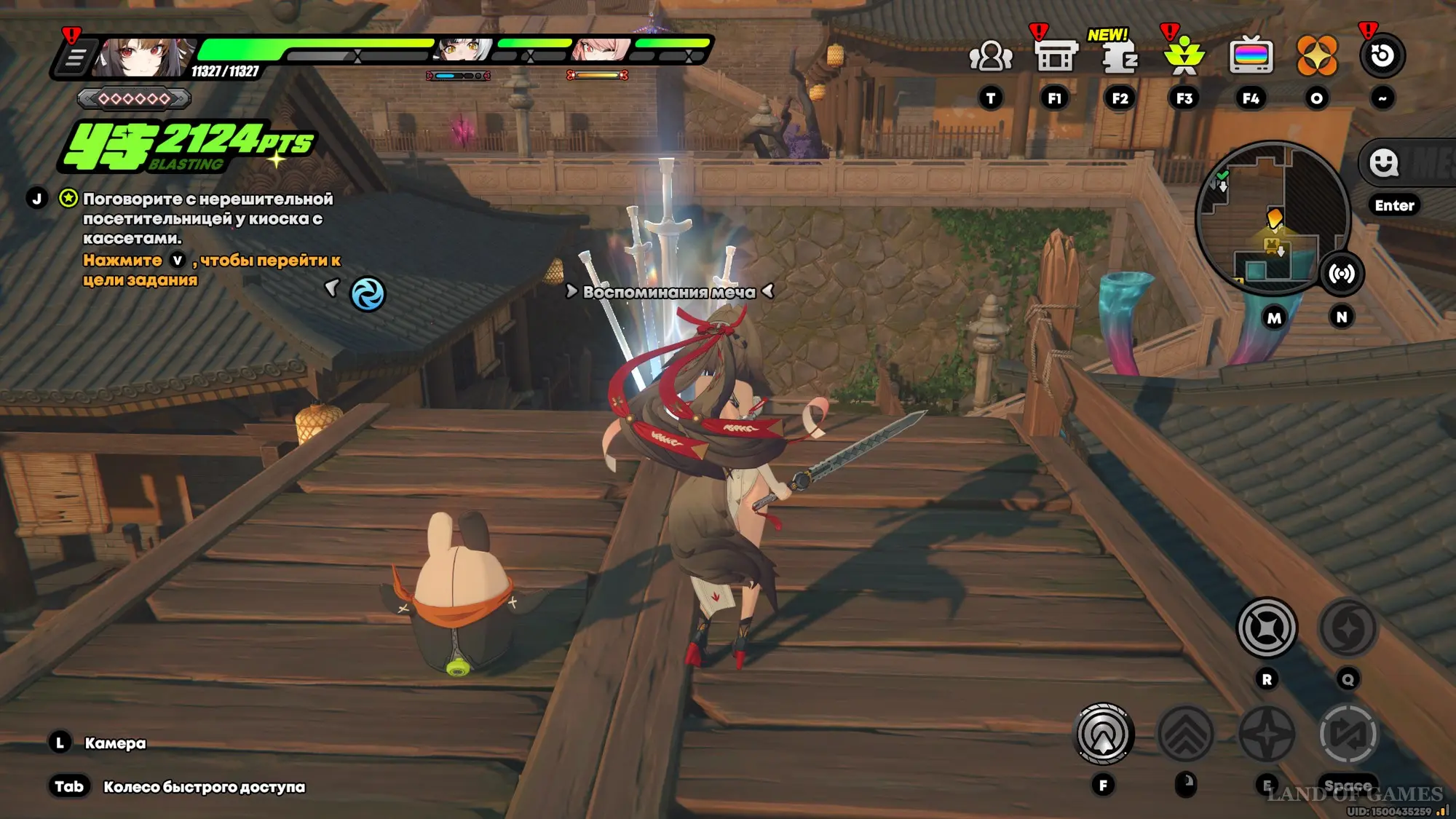The height and width of the screenshot is (819, 1456).
Task: Click the signal broadcast icon beside minimap
Action: coord(1342,274)
